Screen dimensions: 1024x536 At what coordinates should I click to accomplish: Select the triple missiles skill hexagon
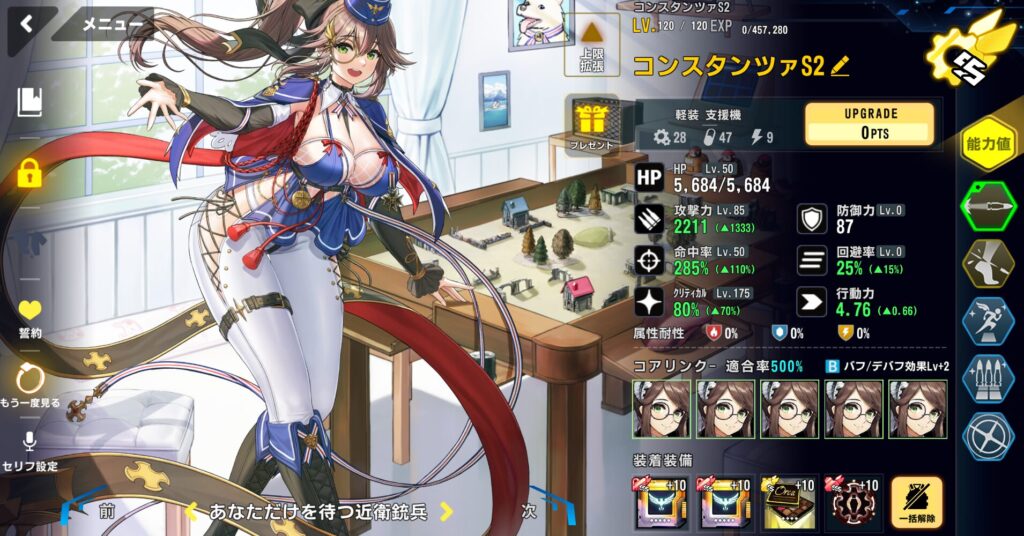point(988,378)
